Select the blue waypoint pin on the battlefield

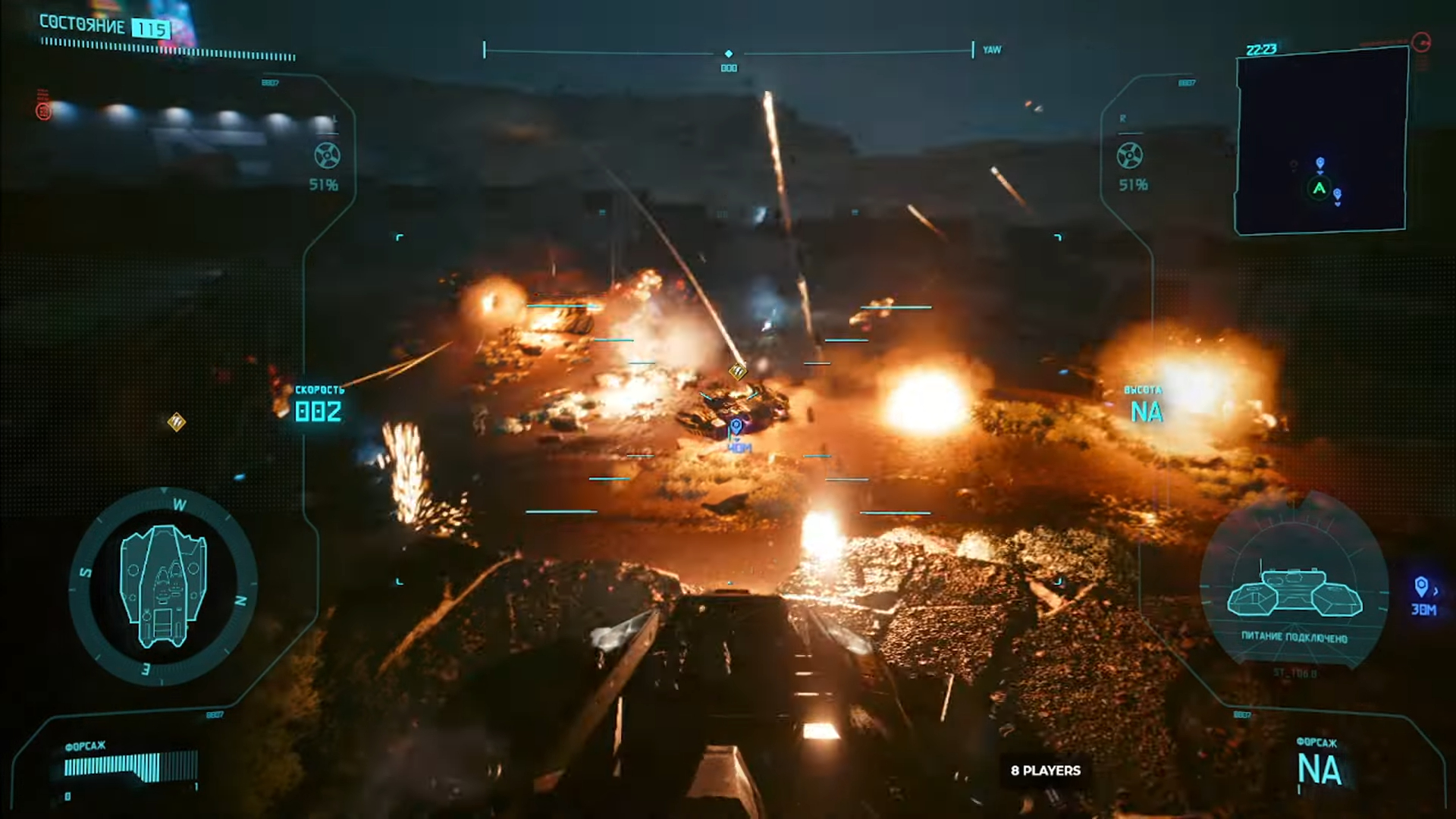point(736,426)
